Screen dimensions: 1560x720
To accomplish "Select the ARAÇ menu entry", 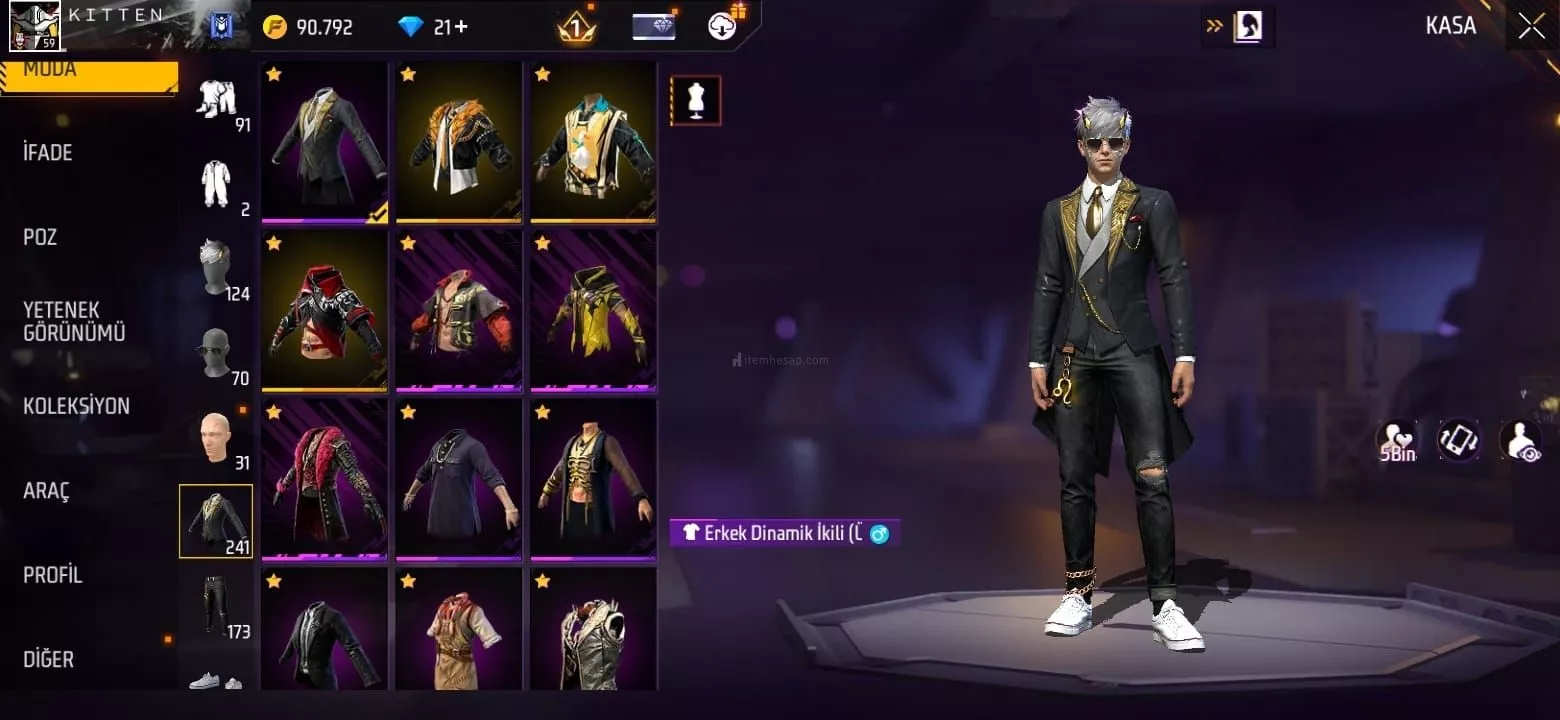I will (48, 491).
